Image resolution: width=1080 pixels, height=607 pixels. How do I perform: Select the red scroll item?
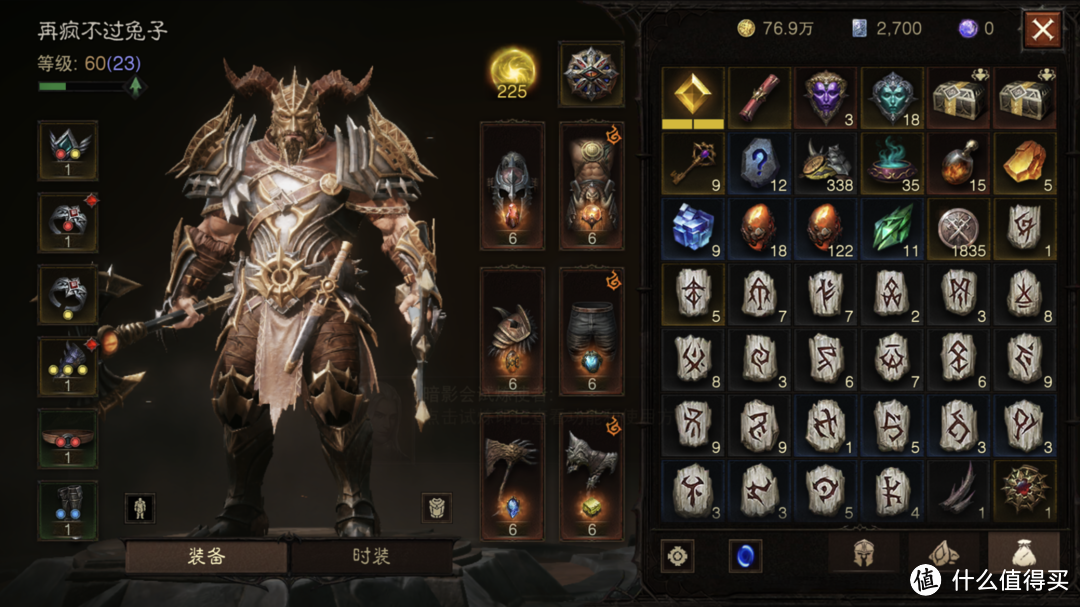(x=760, y=98)
